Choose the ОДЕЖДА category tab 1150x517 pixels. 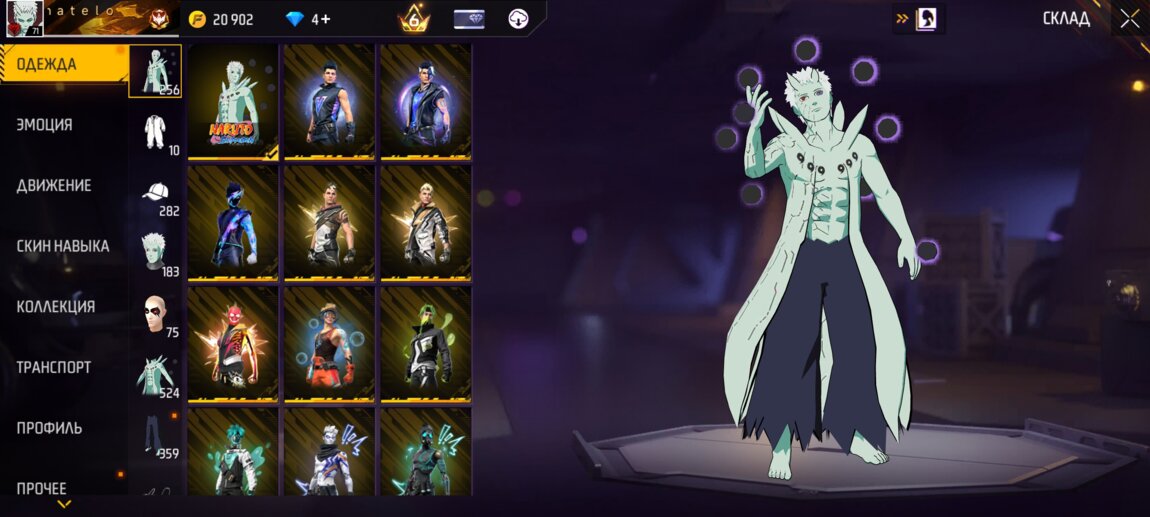[x=47, y=65]
